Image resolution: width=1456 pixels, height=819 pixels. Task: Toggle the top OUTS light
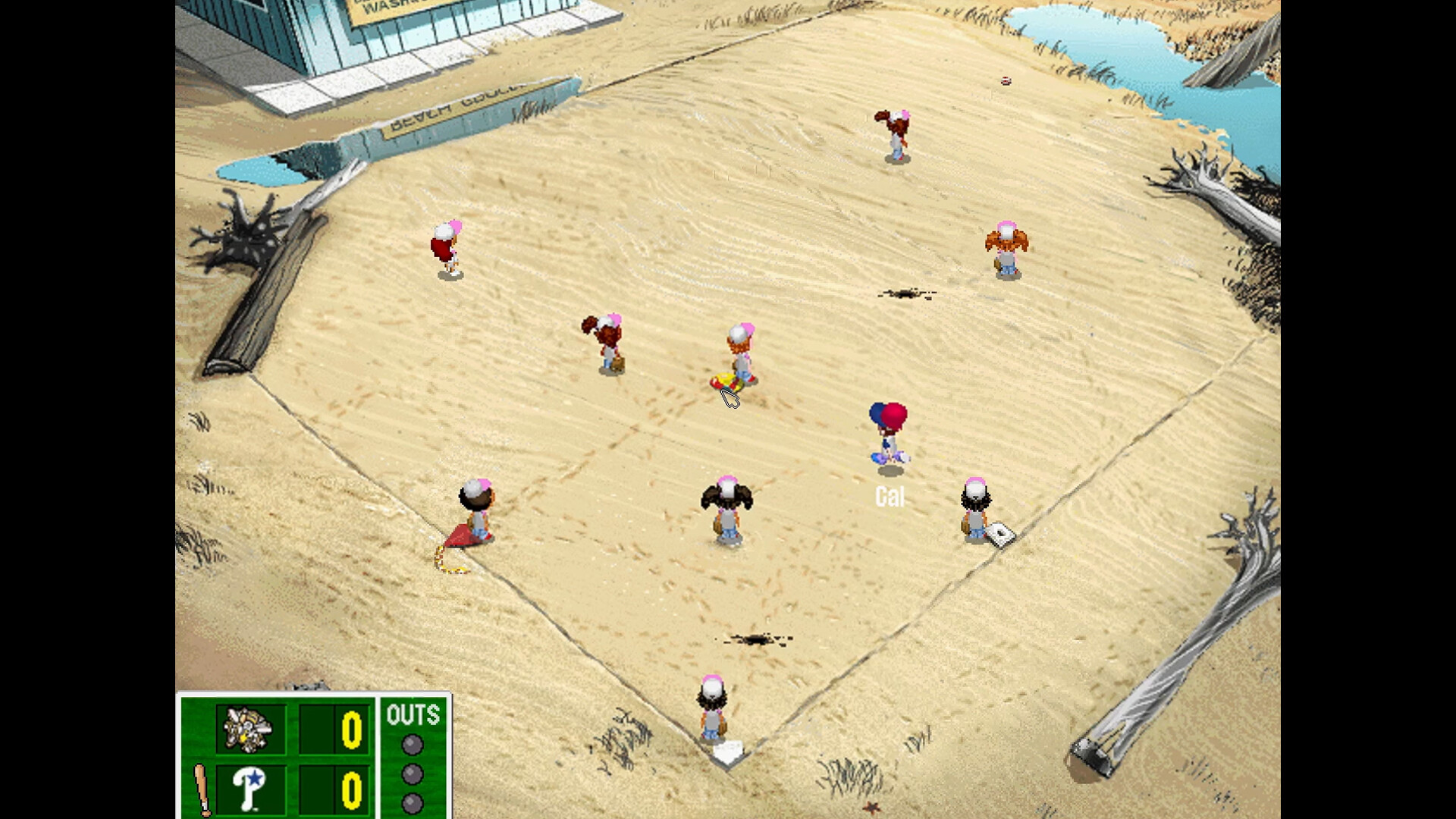412,743
